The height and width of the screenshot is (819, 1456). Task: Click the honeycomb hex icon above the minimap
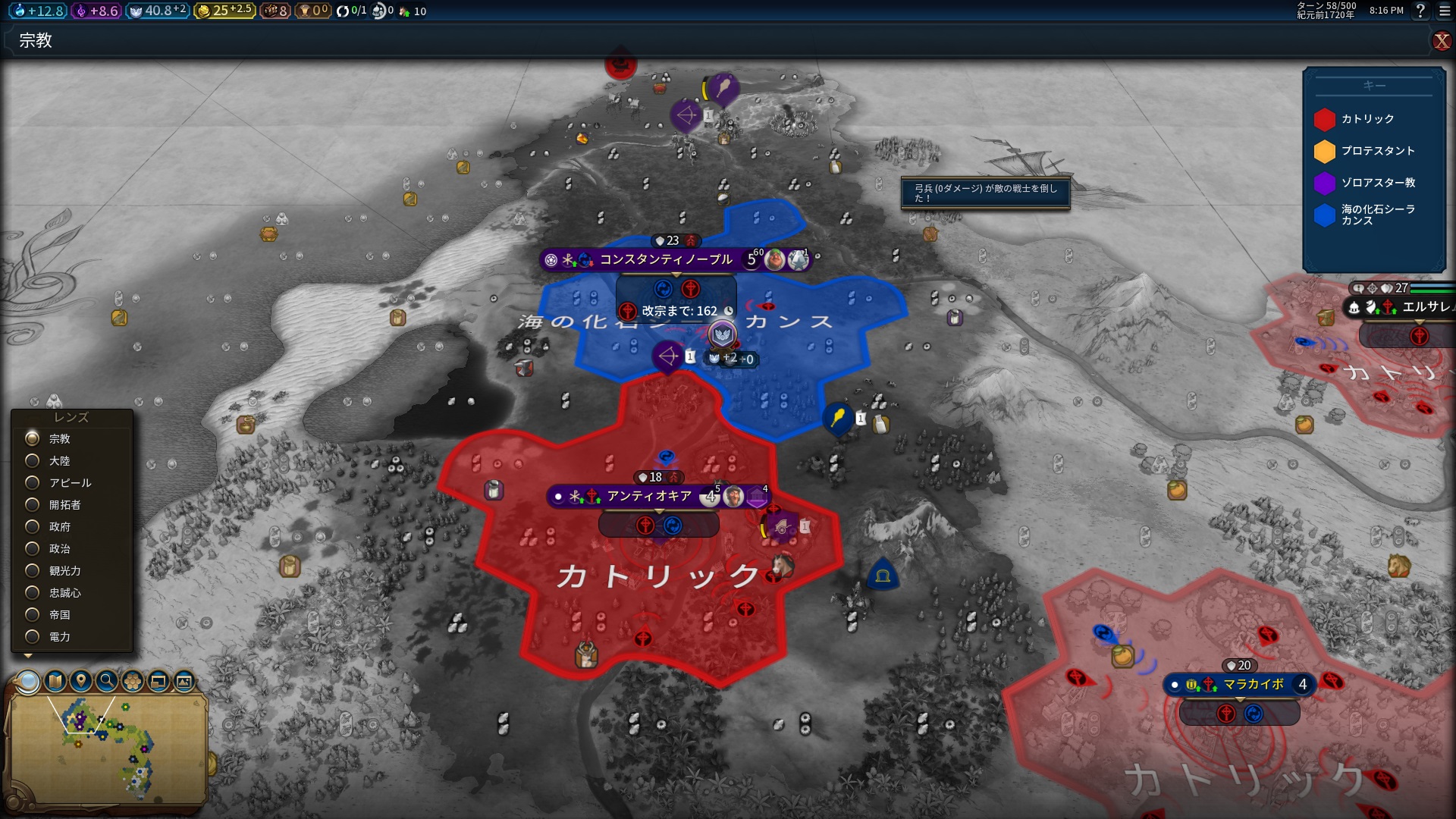[133, 682]
